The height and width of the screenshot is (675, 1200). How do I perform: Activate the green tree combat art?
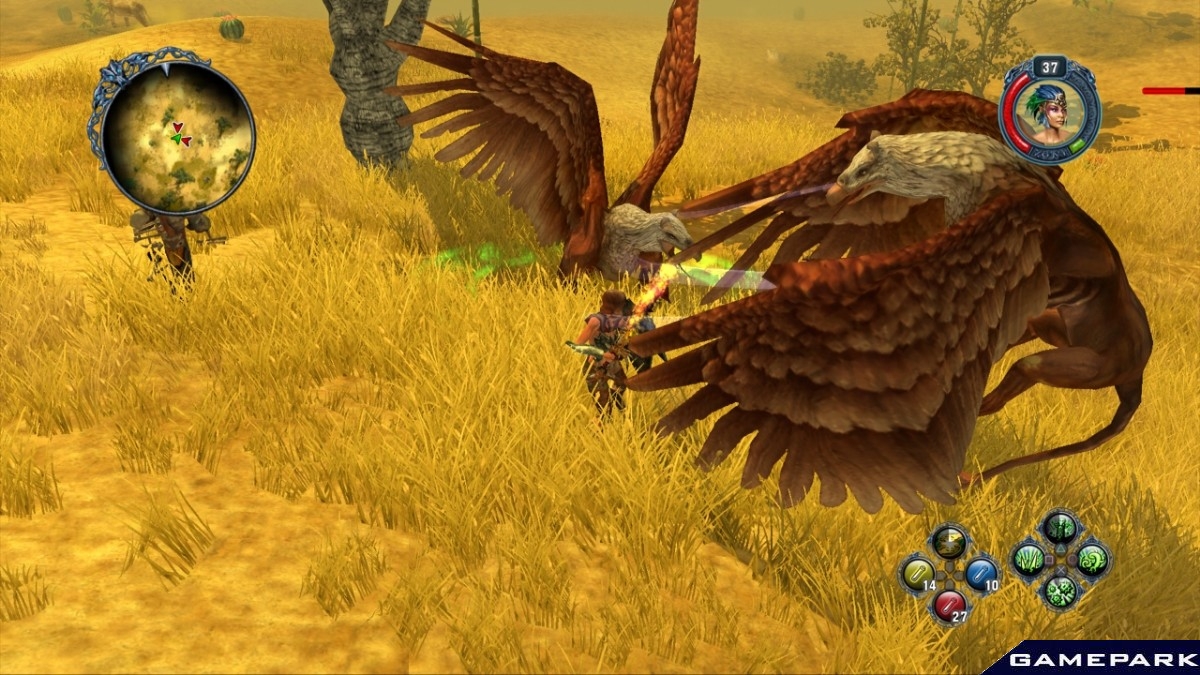coord(1060,528)
